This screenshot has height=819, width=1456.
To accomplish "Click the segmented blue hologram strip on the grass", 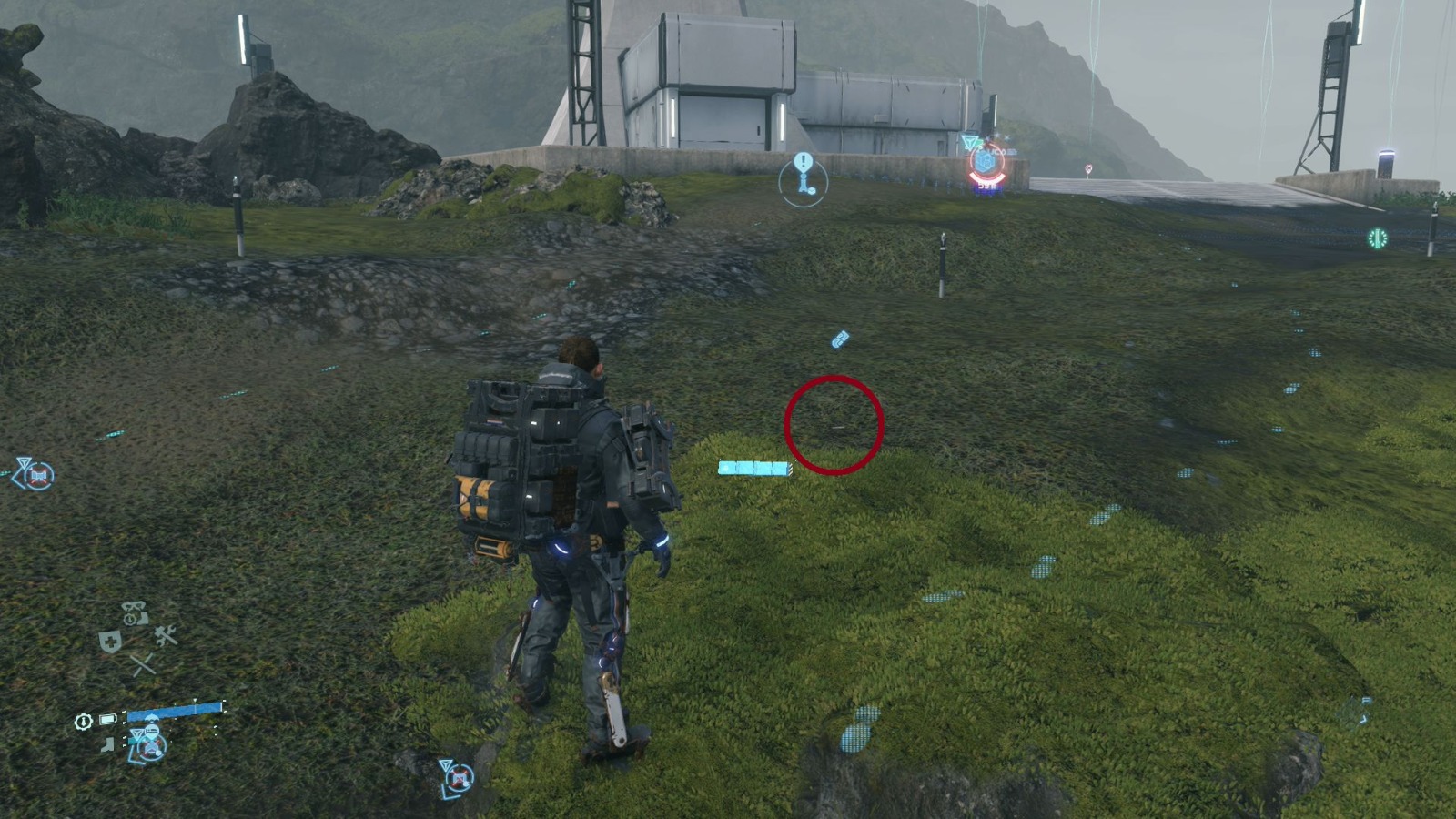I will pos(757,468).
